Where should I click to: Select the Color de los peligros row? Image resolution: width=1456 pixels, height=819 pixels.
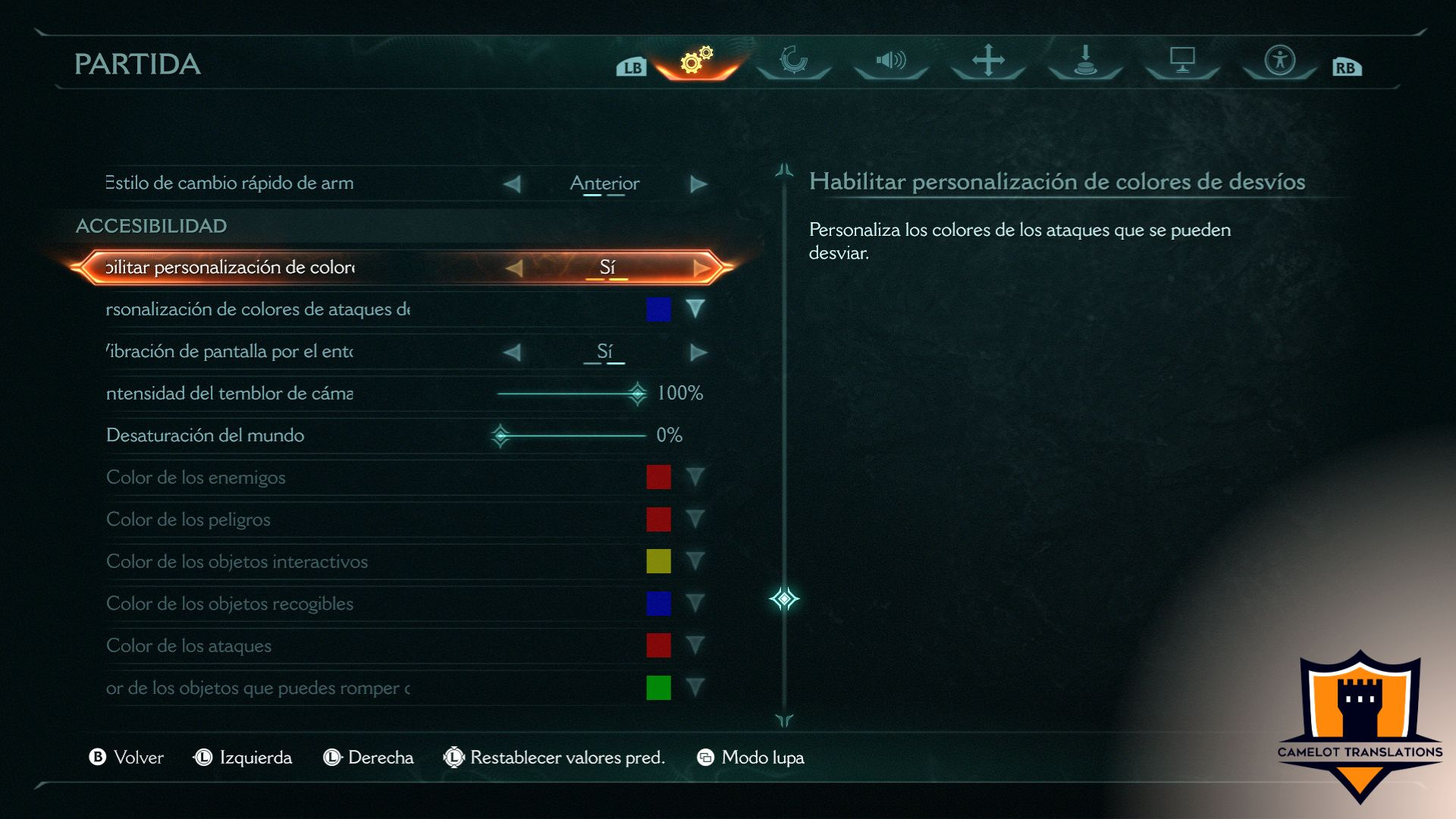tap(188, 519)
